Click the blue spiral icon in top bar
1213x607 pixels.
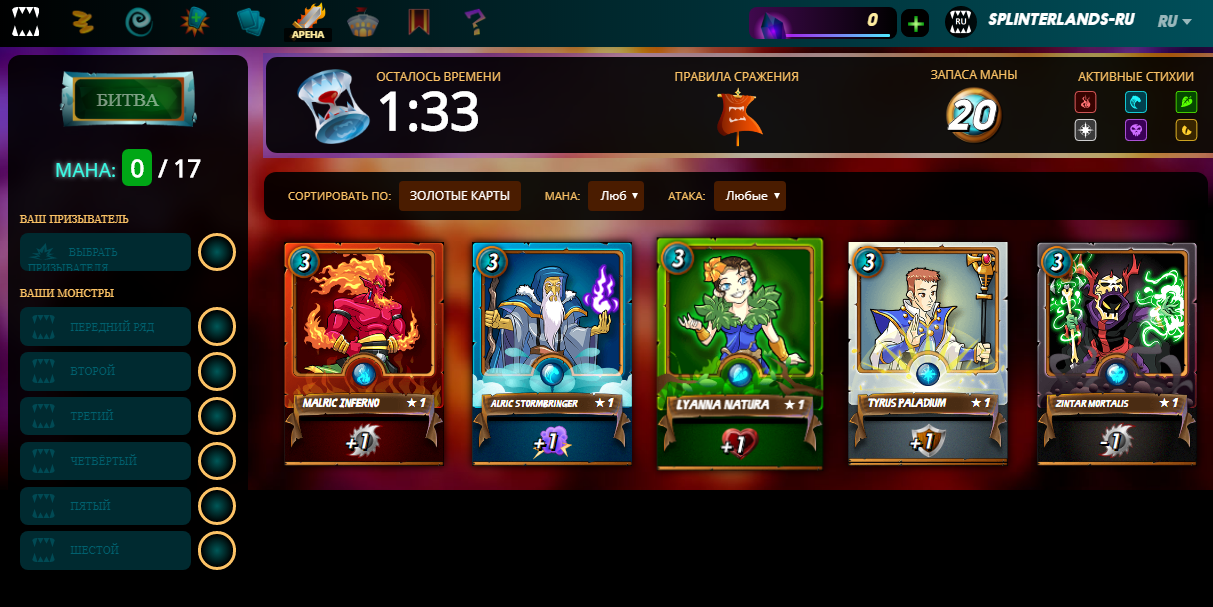click(x=139, y=21)
